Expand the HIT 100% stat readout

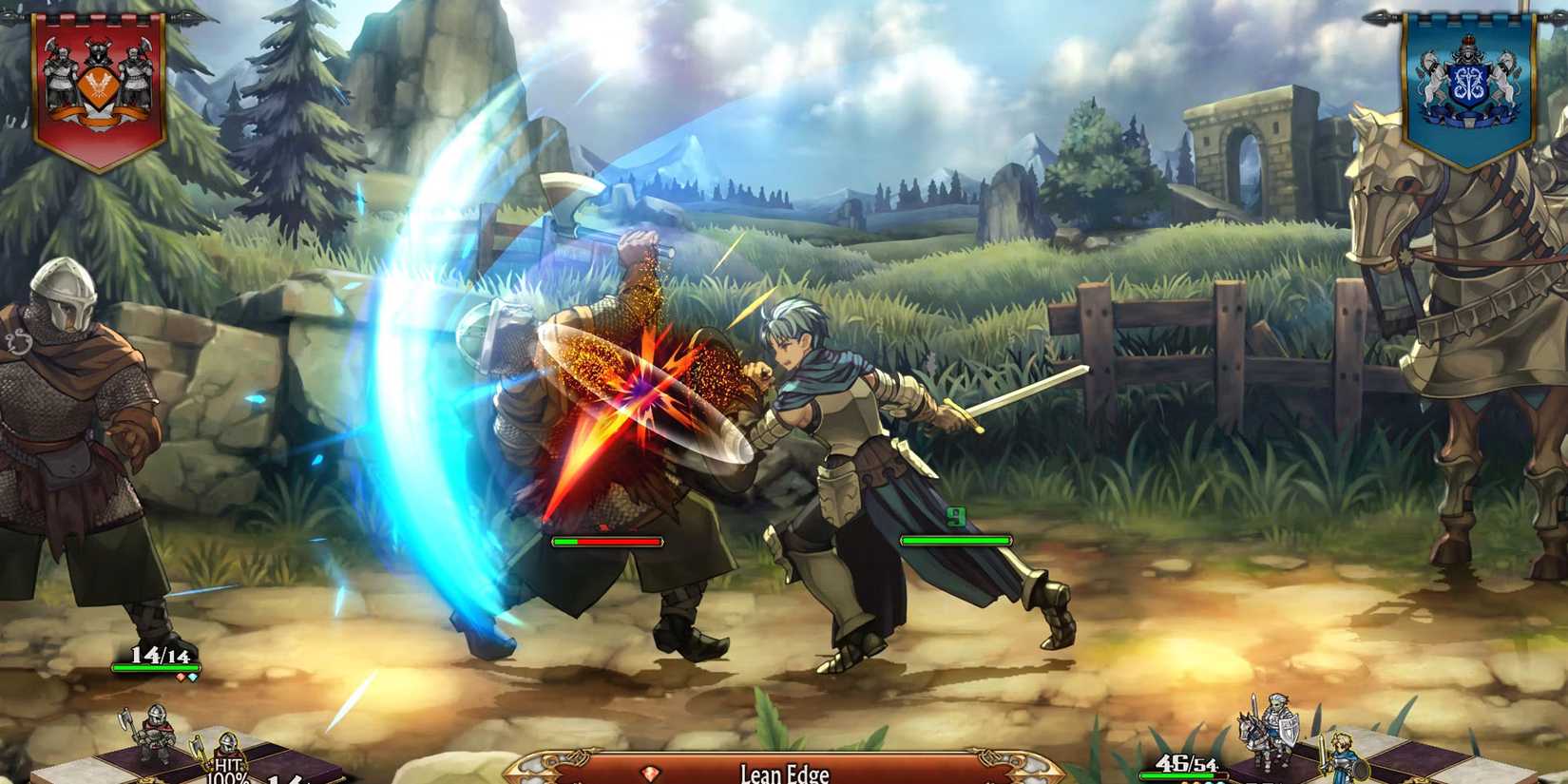click(228, 770)
